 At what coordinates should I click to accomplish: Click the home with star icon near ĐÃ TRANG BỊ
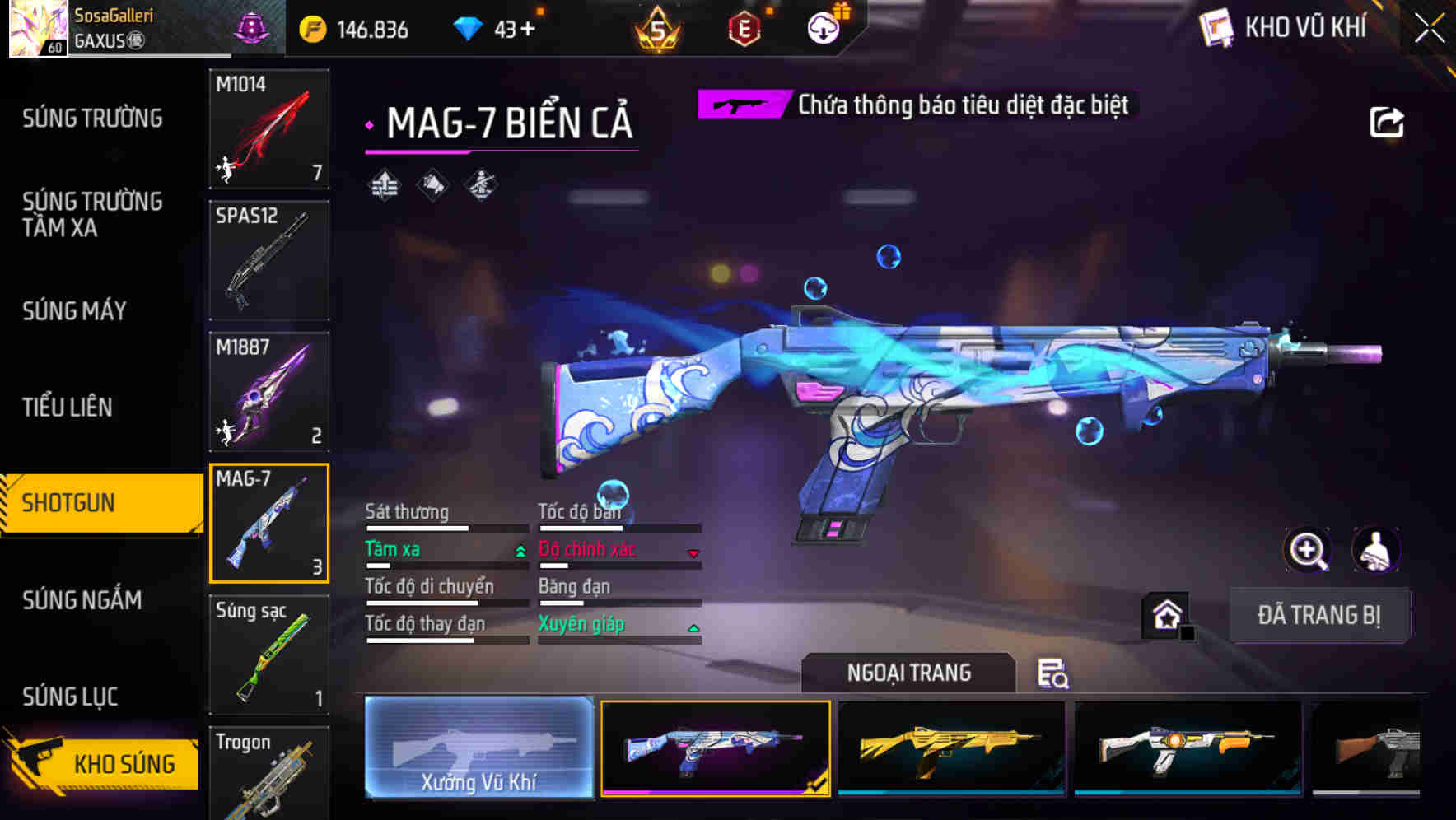pos(1164,615)
